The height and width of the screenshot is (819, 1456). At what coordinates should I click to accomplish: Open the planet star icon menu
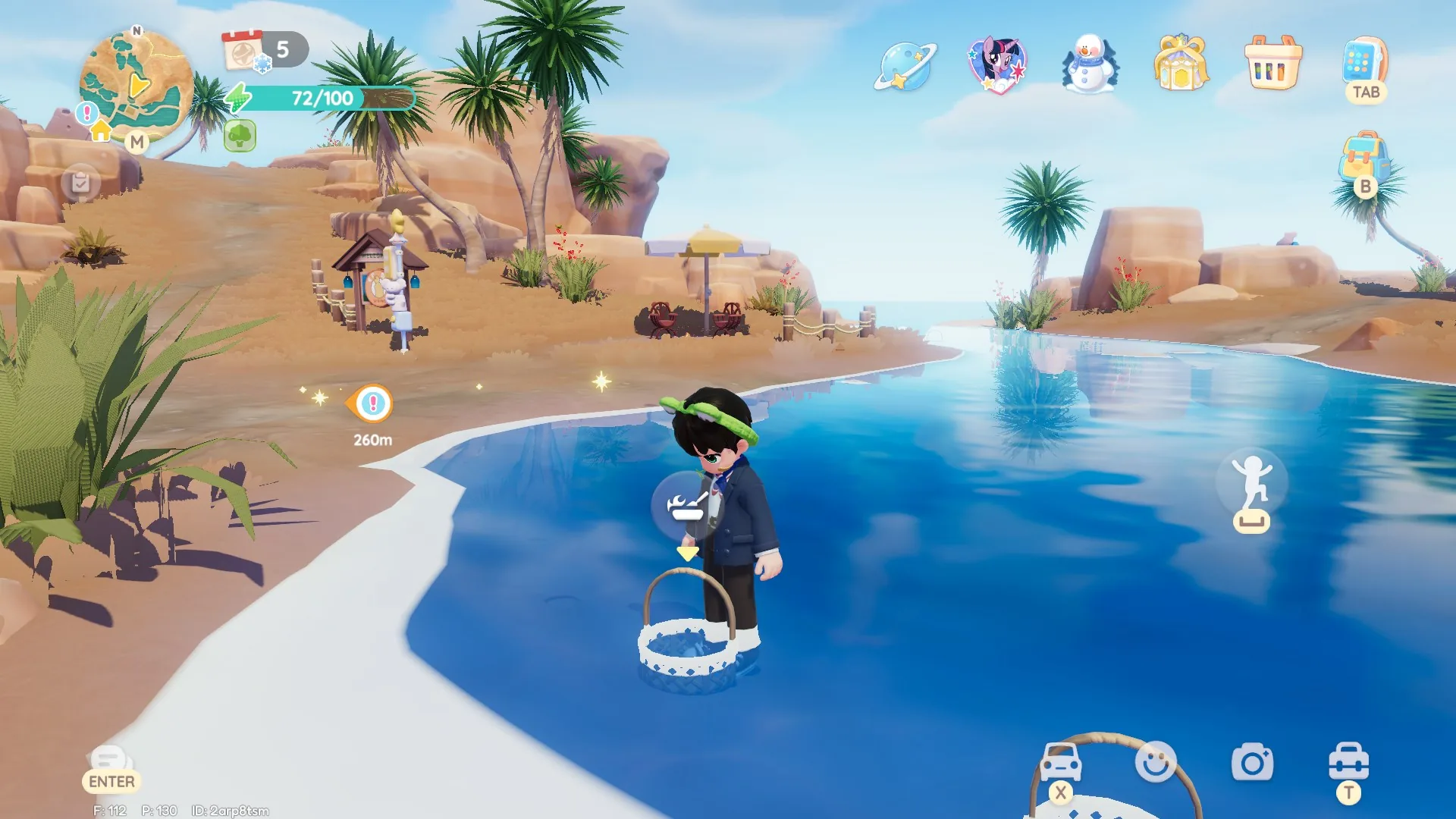(905, 67)
